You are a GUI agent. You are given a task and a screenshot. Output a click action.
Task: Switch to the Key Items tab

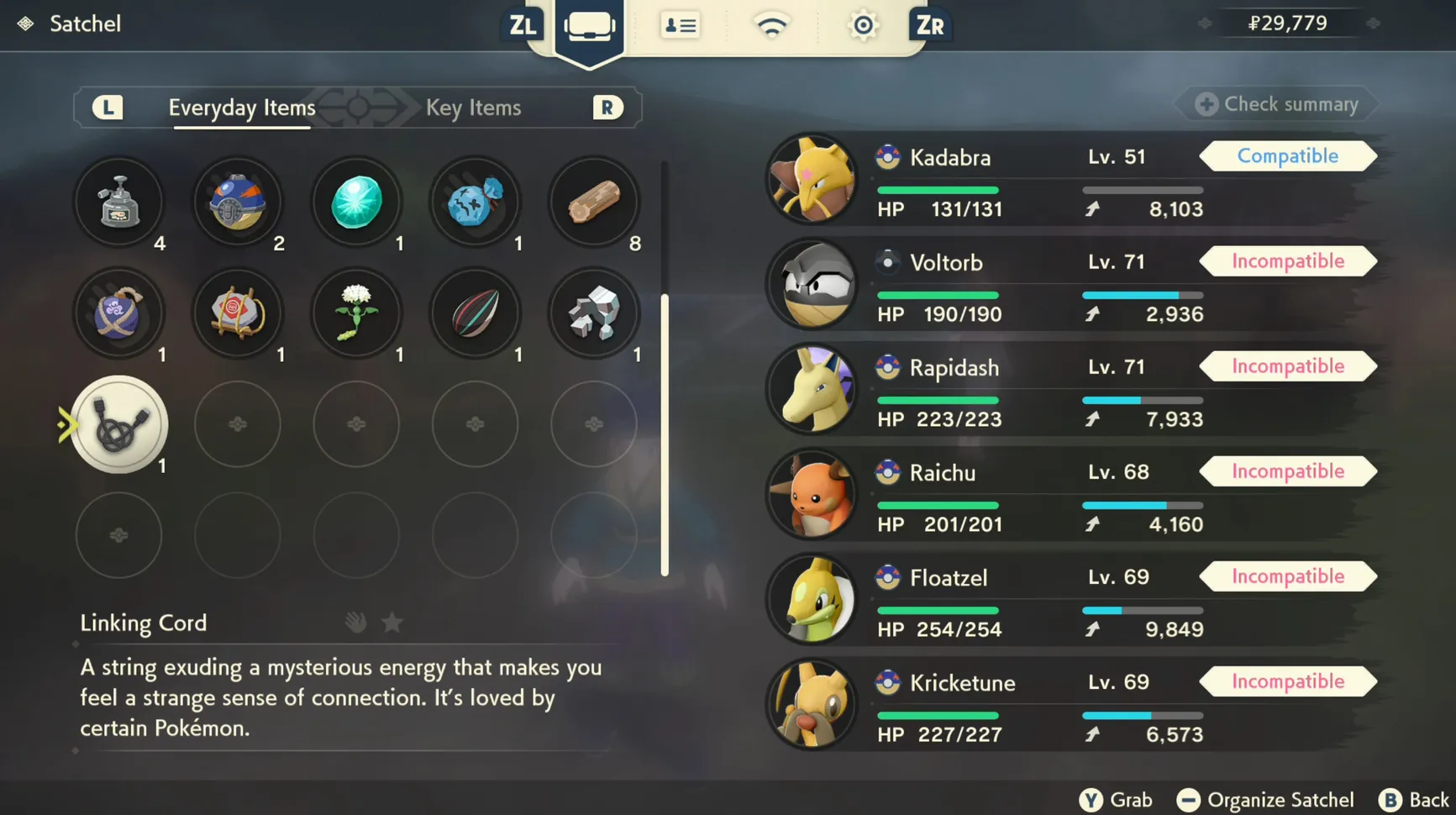click(x=473, y=108)
